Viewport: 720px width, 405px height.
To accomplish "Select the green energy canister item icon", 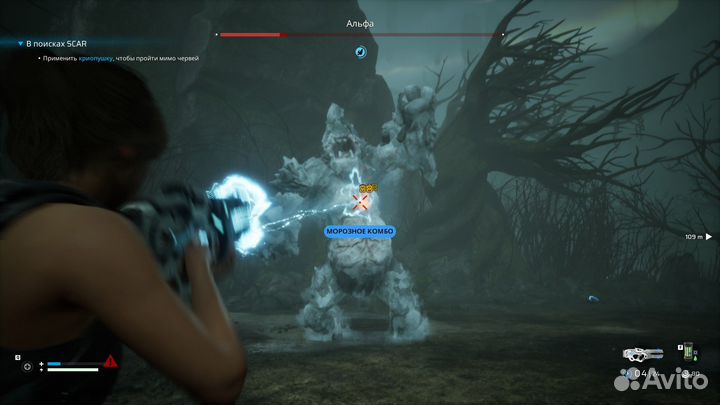I will click(689, 351).
